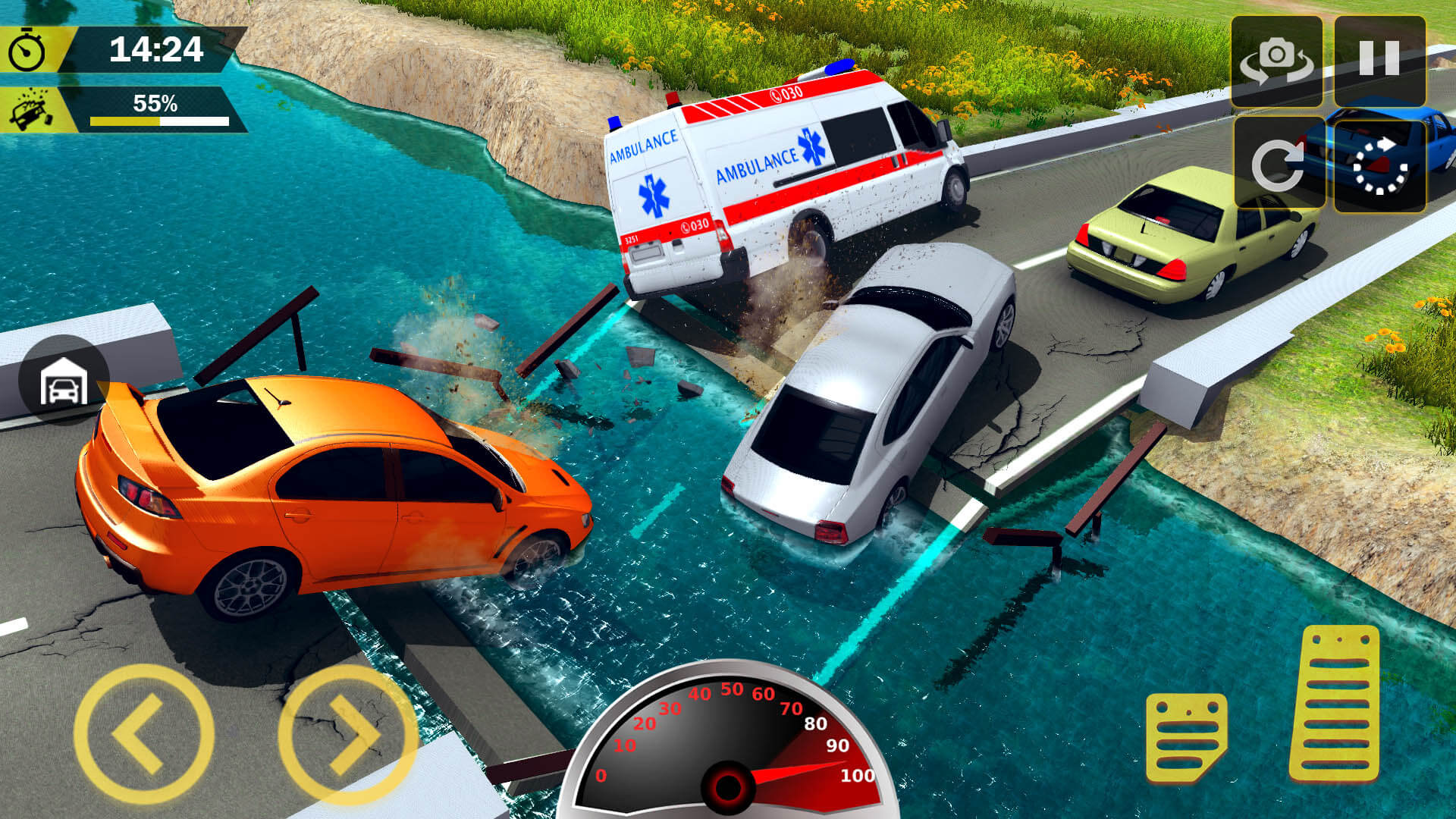Tap the timer showing 14:24
This screenshot has width=1456, height=819.
[x=155, y=50]
